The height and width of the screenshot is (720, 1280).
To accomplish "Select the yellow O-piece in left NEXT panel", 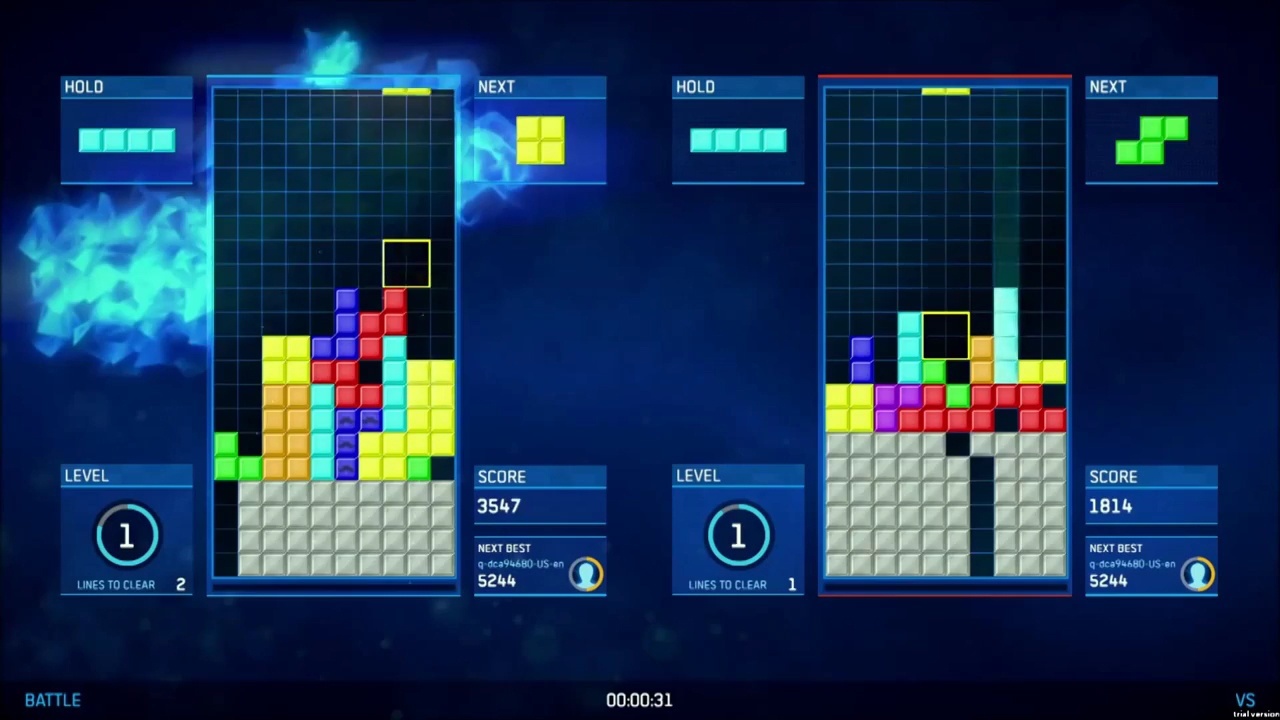I will 541,140.
